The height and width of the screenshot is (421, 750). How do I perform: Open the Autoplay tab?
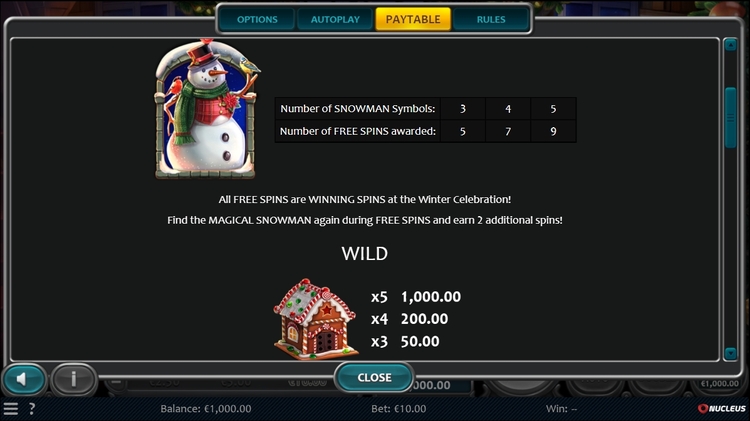[x=335, y=19]
